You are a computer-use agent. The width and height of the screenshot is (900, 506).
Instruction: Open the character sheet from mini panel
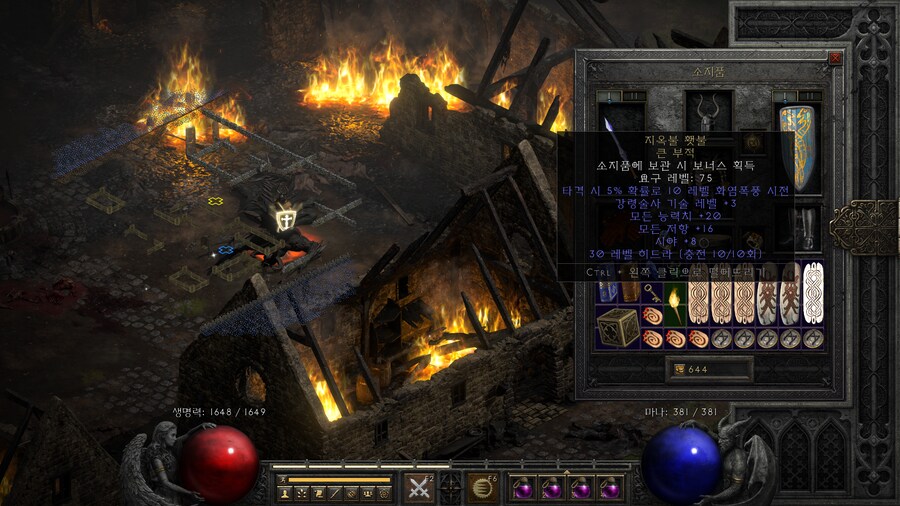284,493
